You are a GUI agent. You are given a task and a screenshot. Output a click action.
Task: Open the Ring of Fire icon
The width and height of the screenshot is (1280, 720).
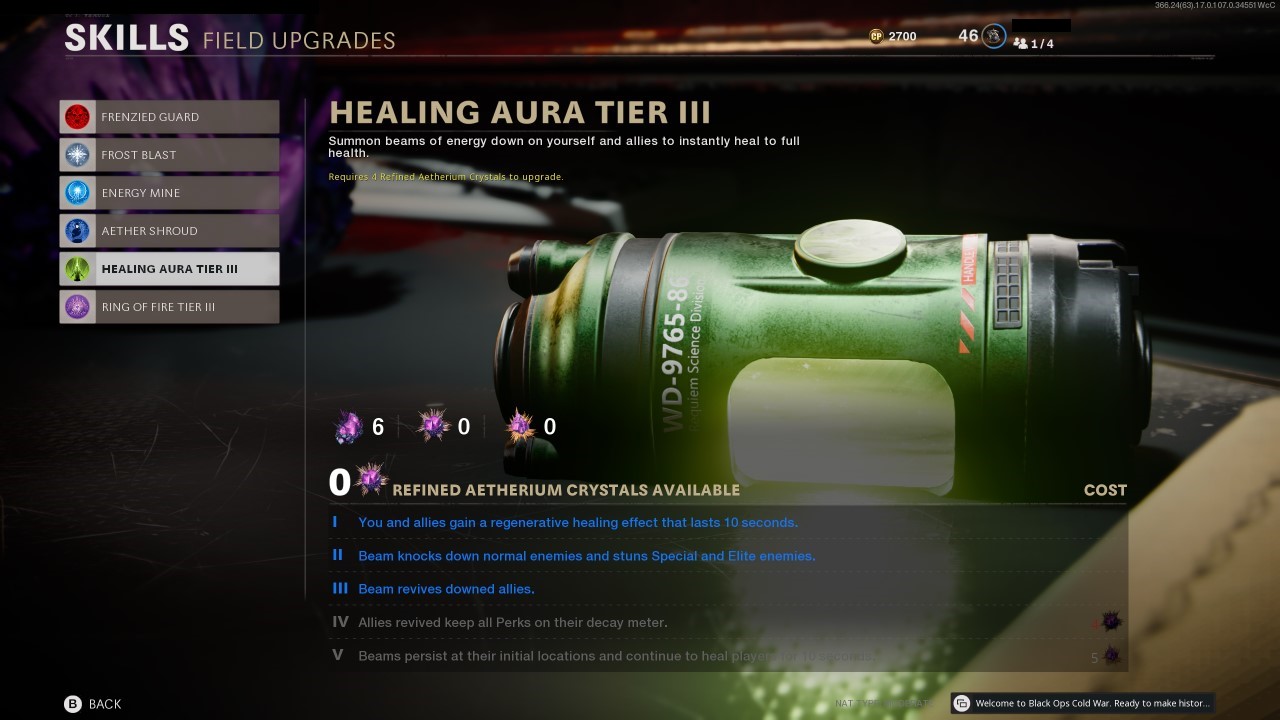[x=77, y=307]
